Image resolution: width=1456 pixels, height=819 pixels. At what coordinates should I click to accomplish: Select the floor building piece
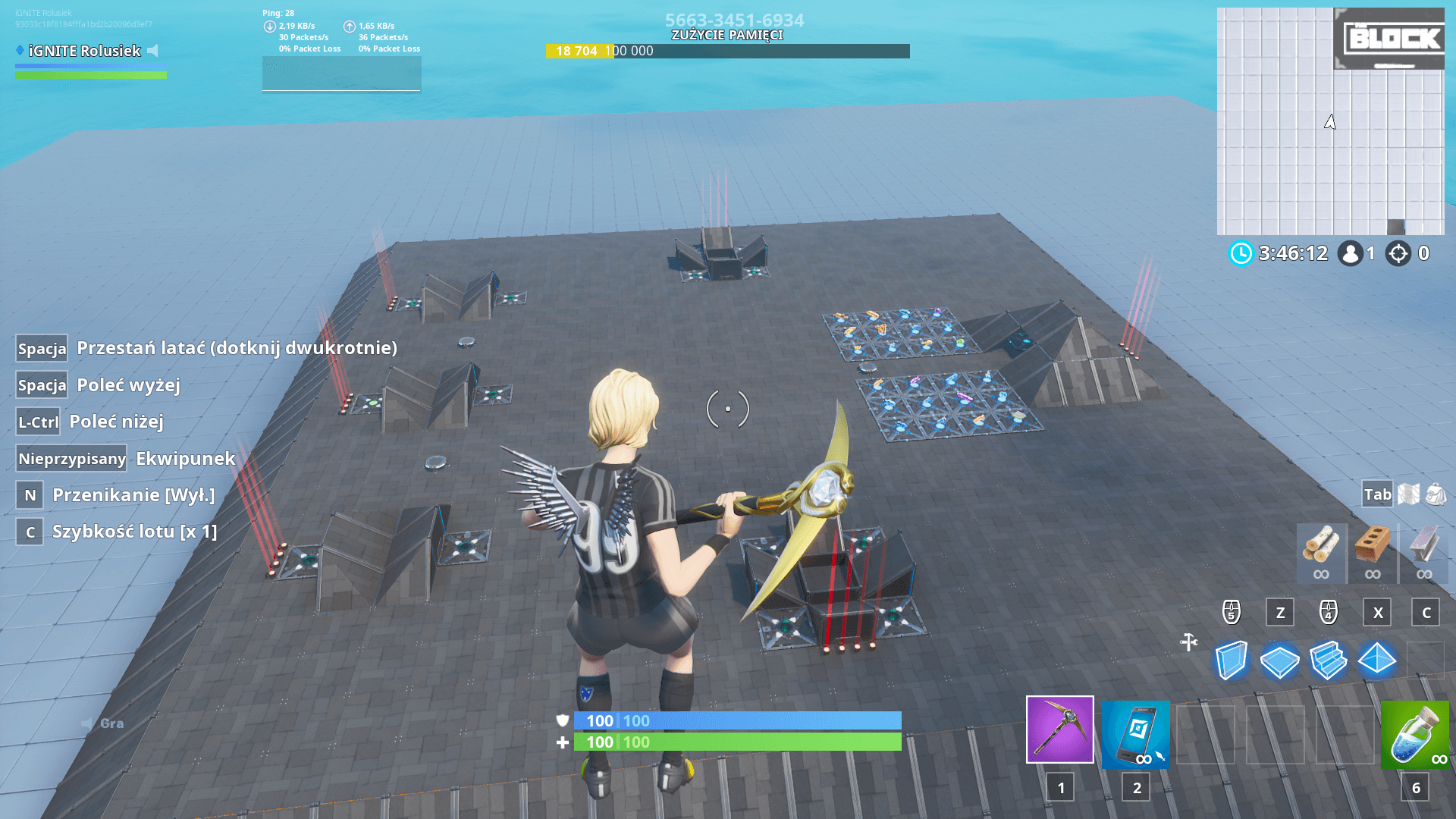[1282, 660]
